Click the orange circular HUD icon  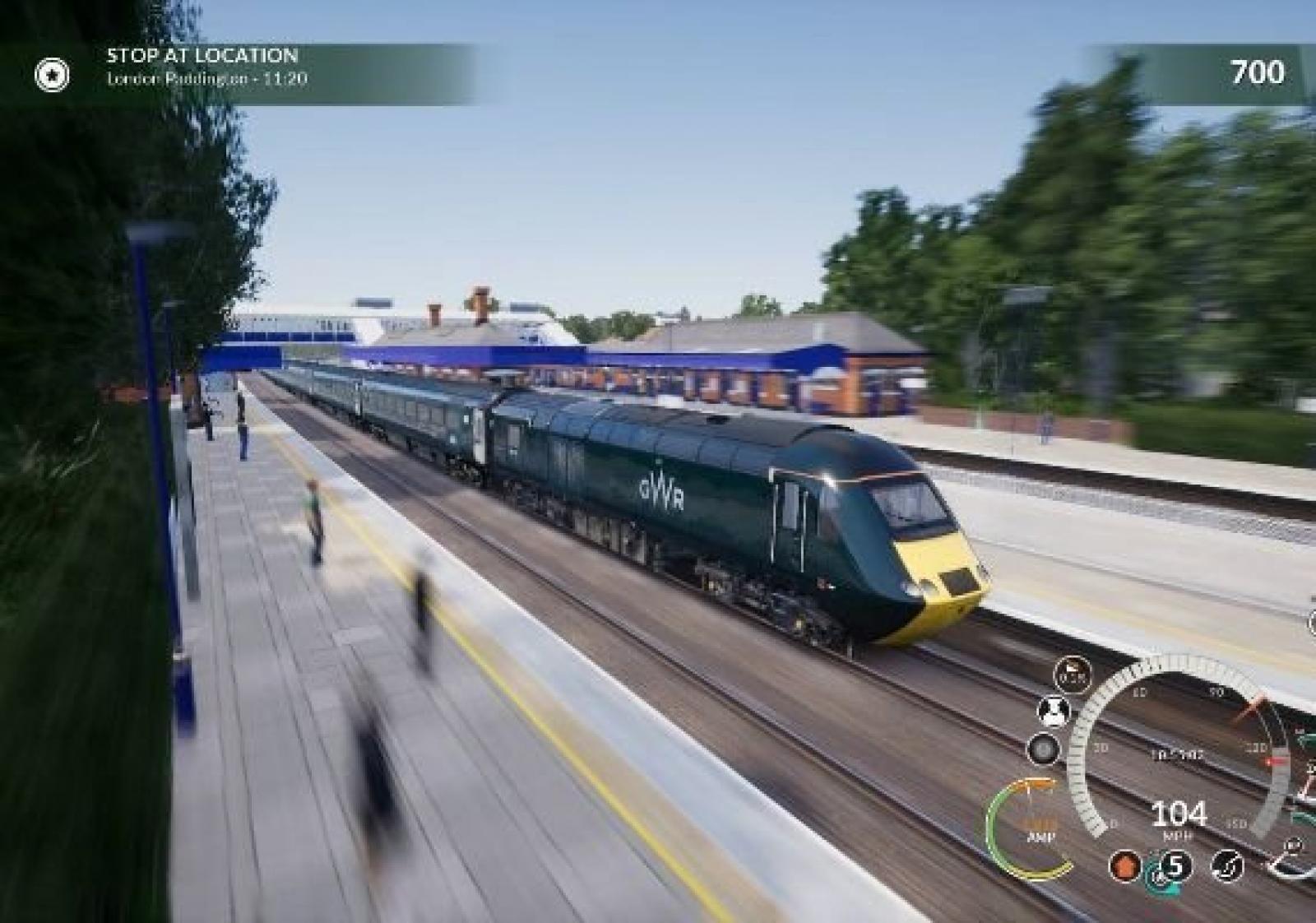click(x=1124, y=867)
